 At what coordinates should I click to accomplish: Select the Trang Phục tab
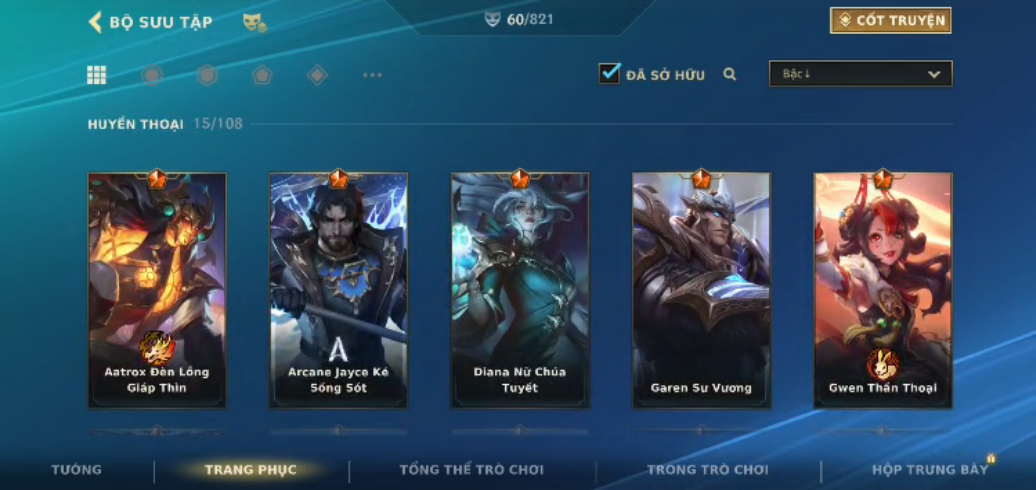251,470
